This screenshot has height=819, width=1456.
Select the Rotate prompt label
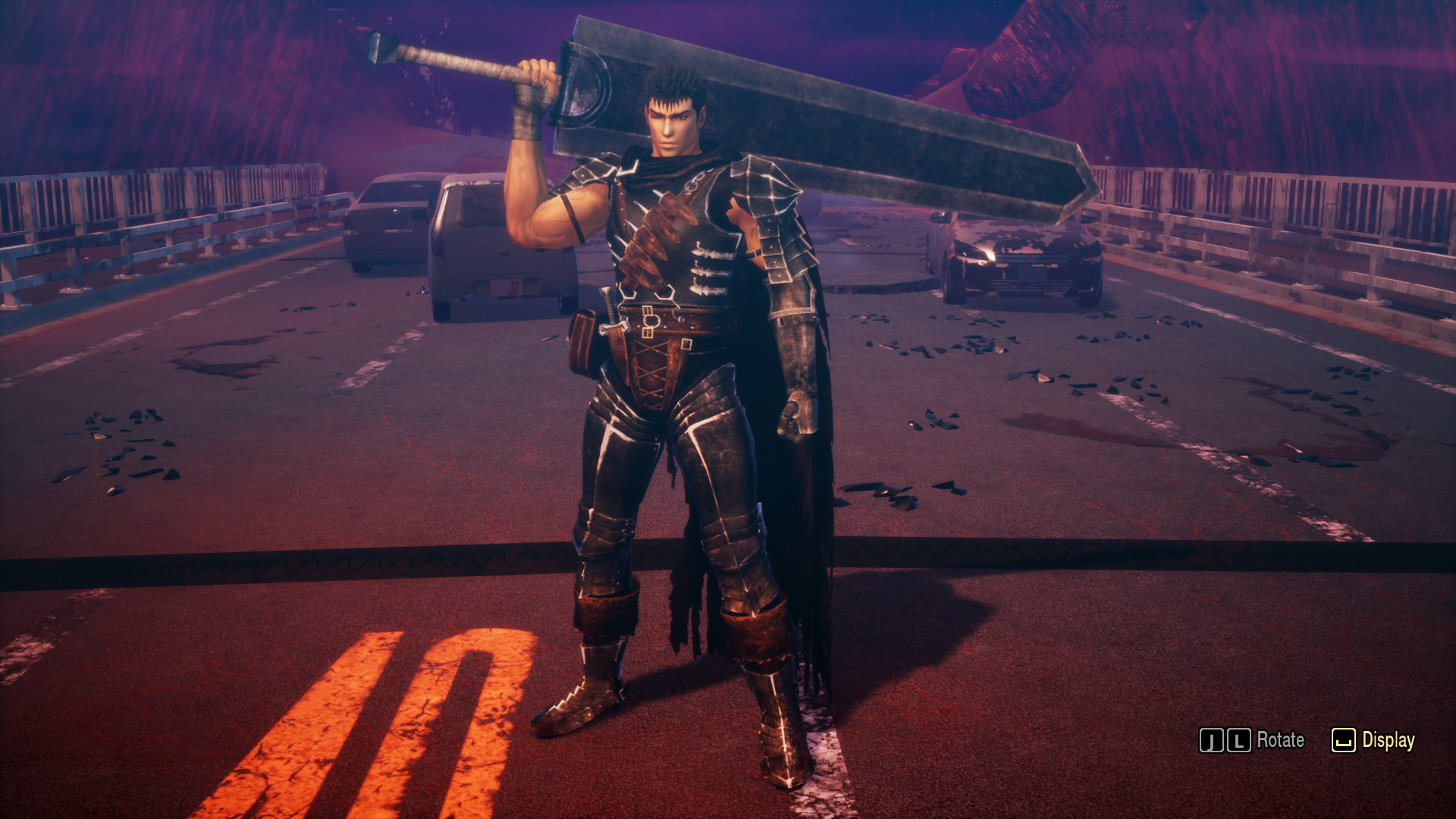[x=1280, y=739]
